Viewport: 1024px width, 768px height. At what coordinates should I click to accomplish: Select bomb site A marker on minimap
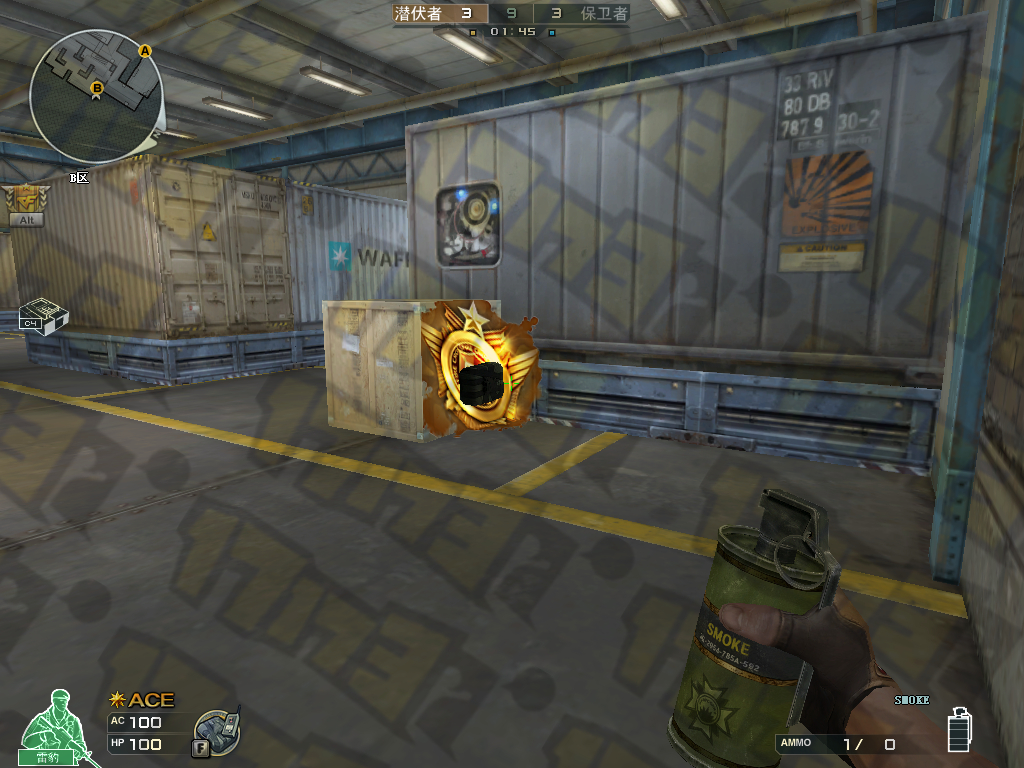[x=145, y=50]
